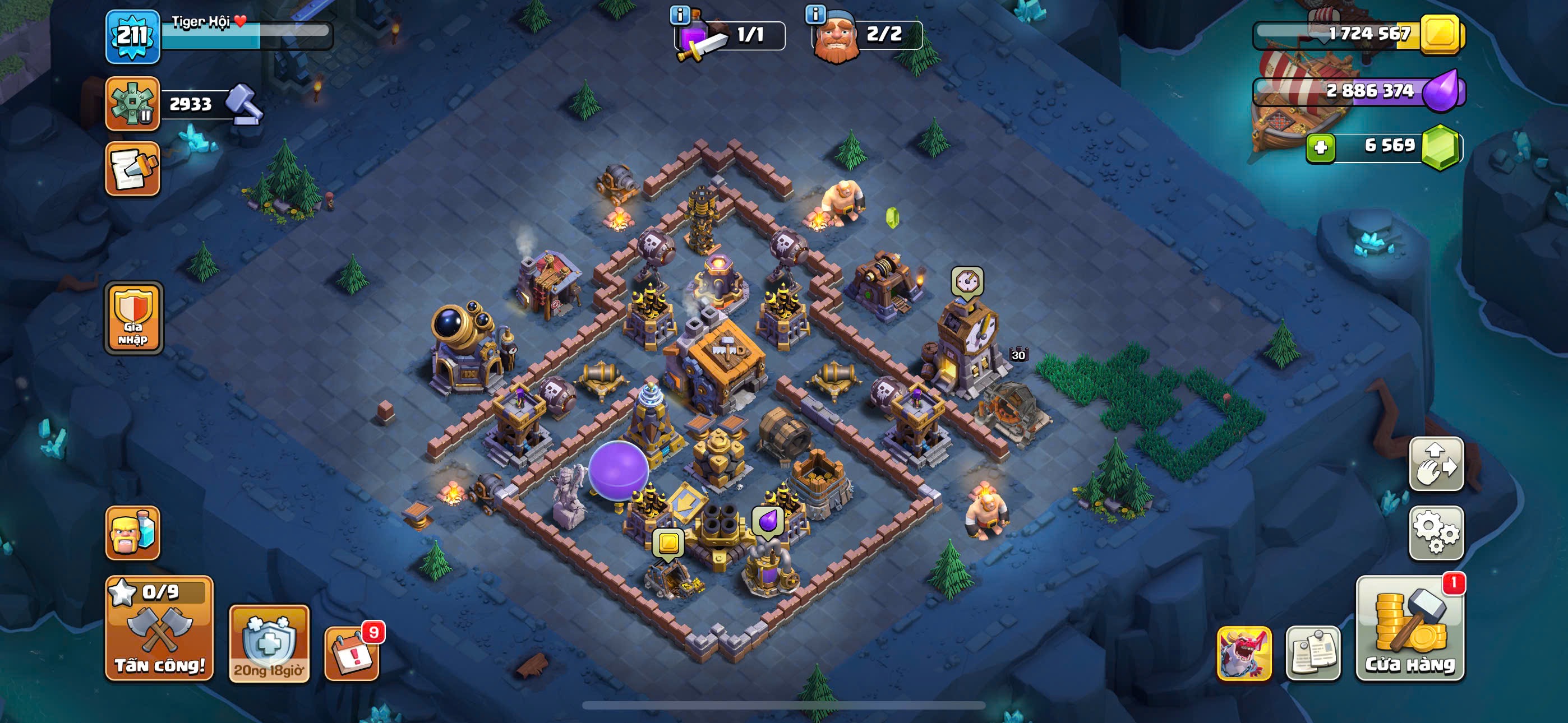Show the laboratory potion info button
The image size is (1568, 723).
click(679, 15)
